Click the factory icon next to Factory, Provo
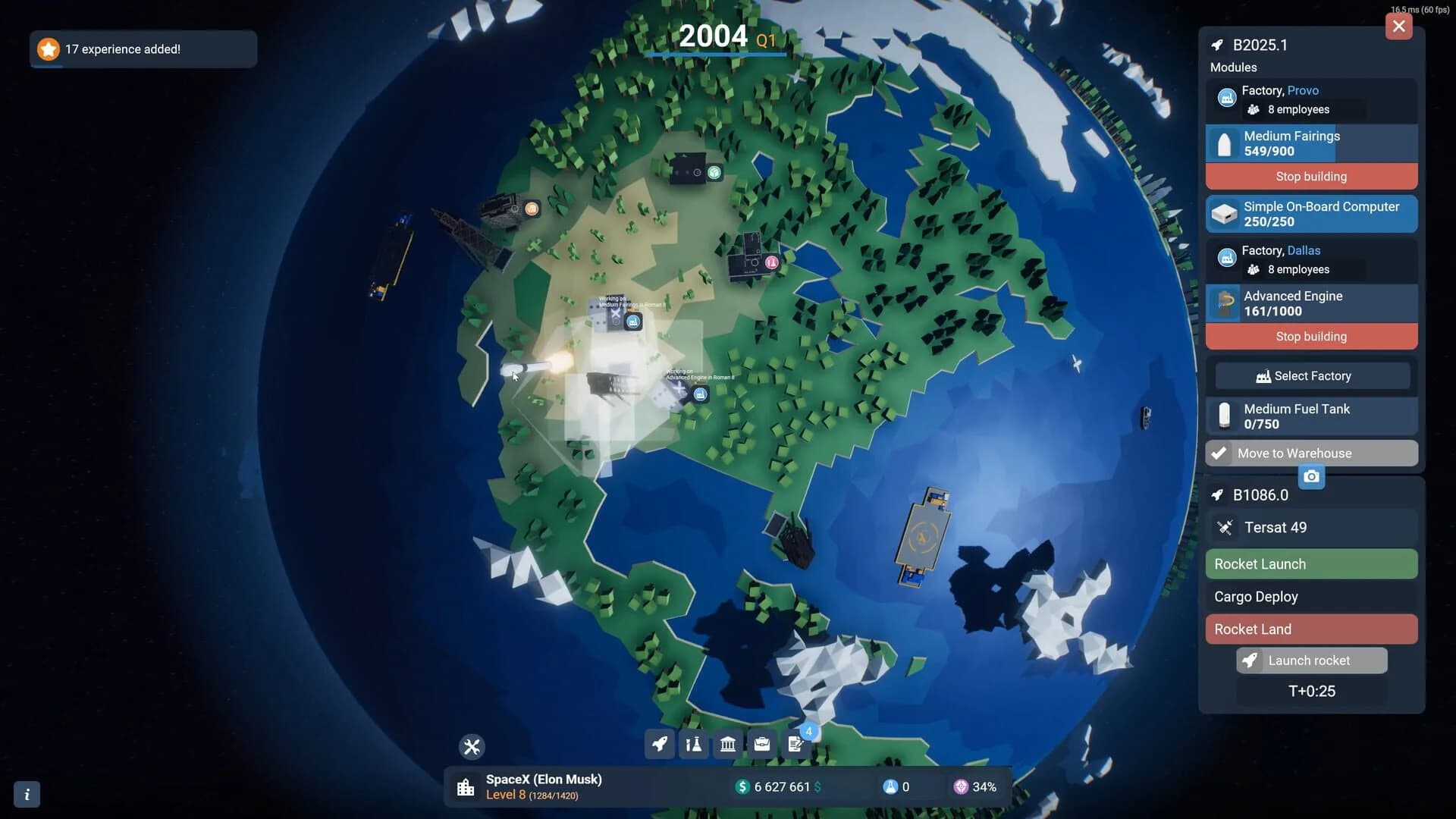Screen dimensions: 1456x819 point(1228,97)
